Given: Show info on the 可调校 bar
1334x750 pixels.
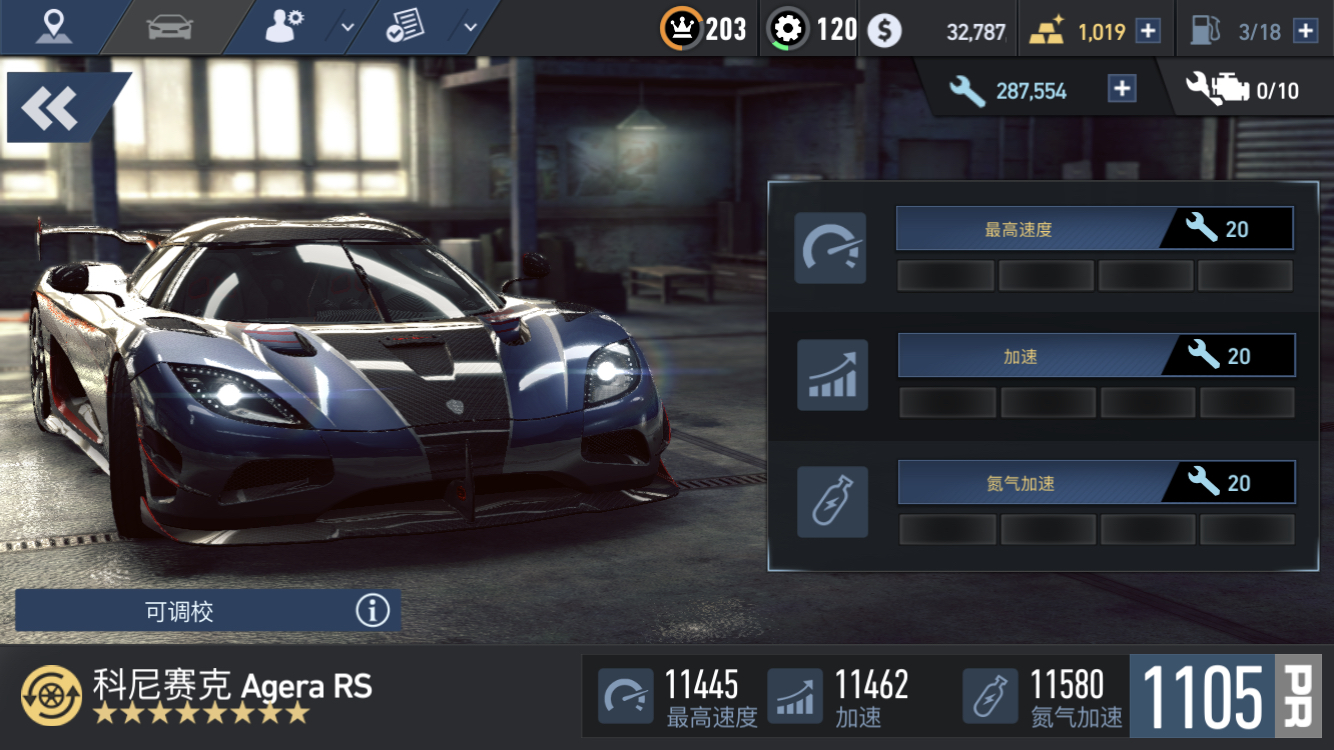Looking at the screenshot, I should (372, 610).
